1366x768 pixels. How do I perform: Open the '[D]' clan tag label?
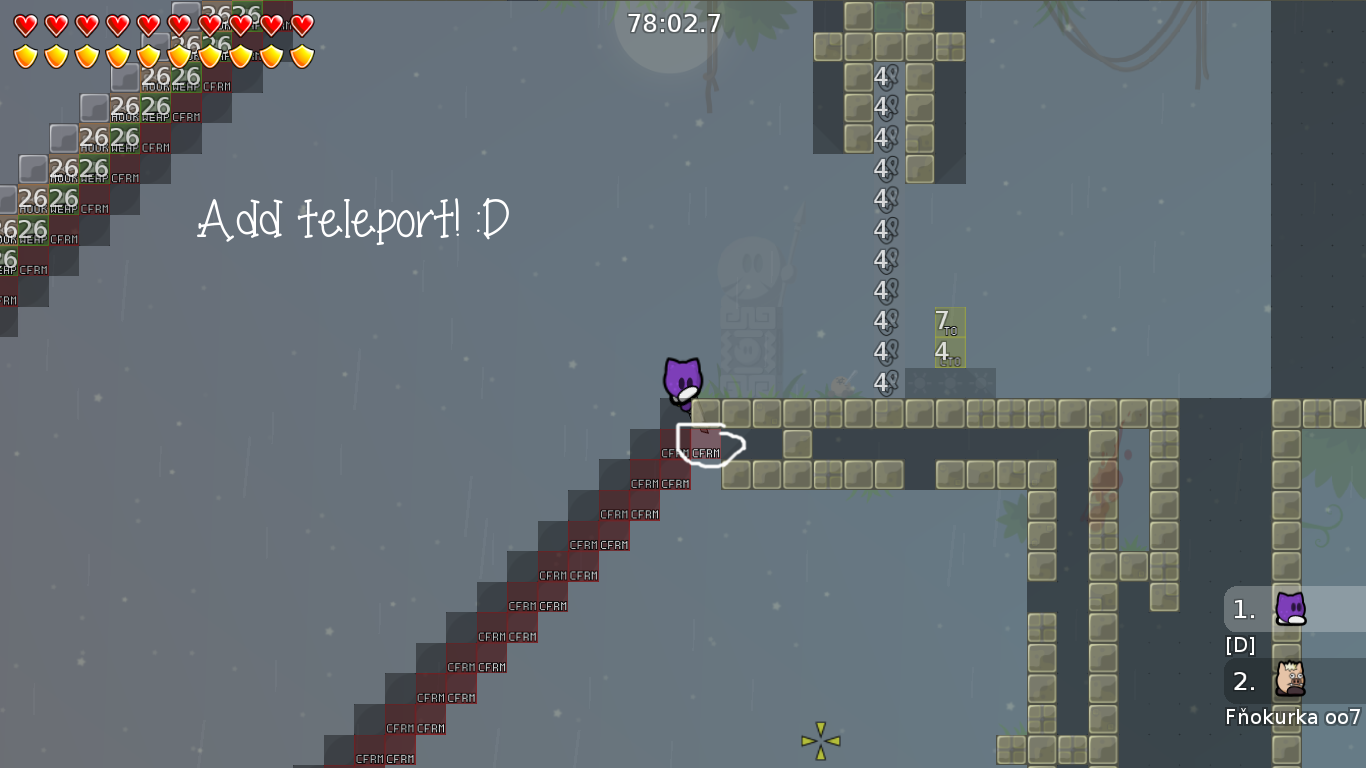(1240, 645)
